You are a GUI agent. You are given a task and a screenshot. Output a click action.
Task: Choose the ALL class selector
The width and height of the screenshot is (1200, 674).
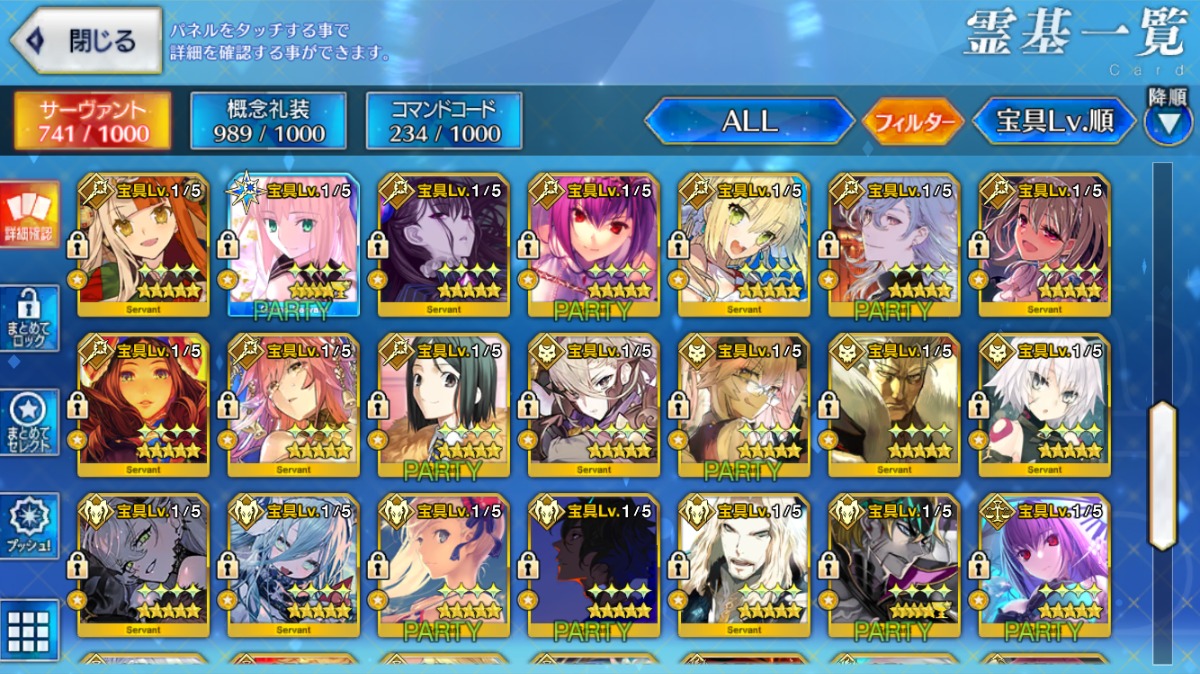(749, 122)
